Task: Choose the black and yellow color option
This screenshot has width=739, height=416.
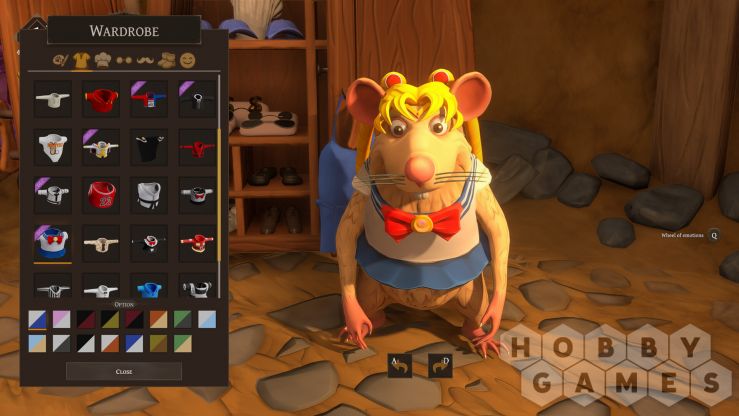Action: (109, 319)
